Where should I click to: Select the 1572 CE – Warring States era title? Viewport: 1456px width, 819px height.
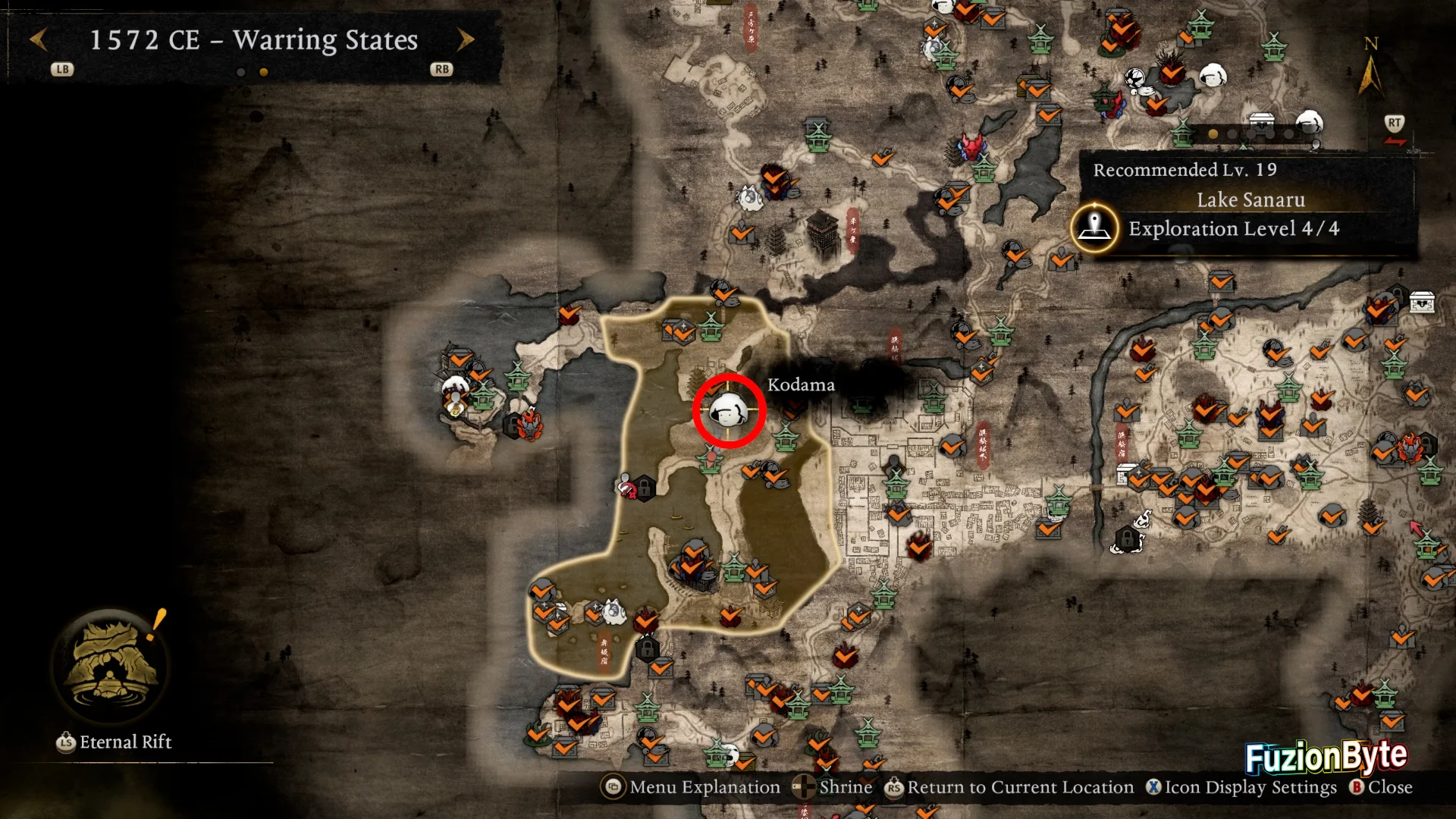tap(253, 39)
